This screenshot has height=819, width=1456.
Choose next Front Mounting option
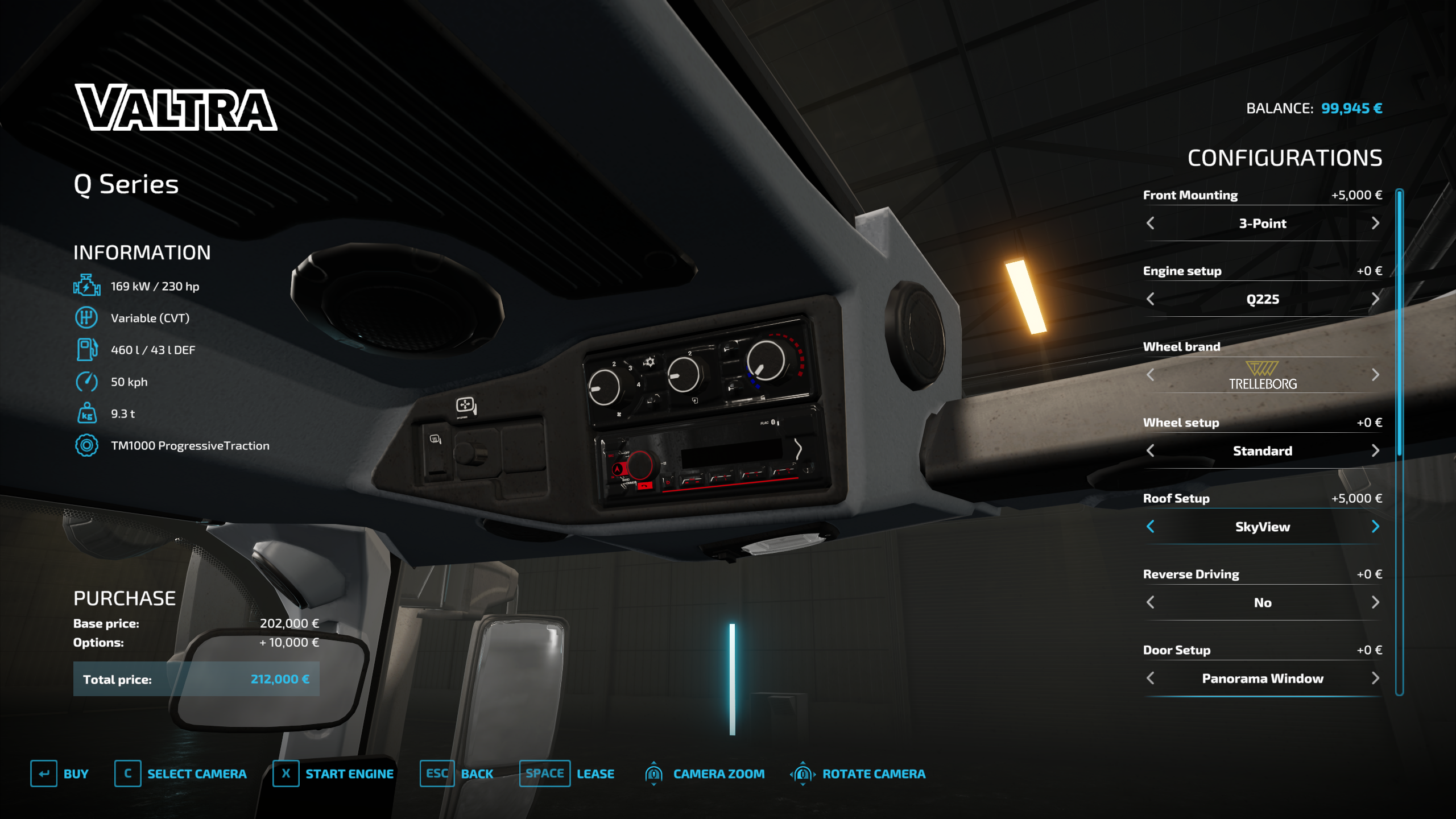(x=1375, y=223)
